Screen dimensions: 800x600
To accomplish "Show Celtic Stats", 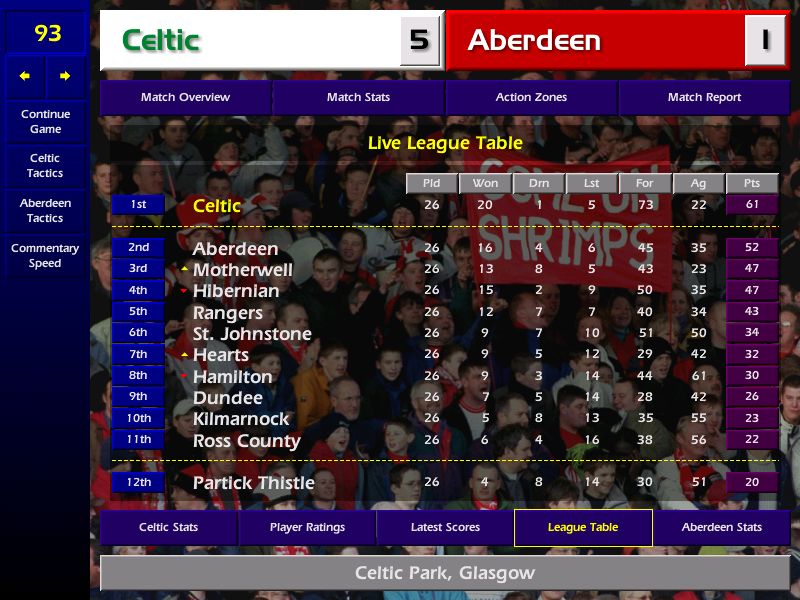I will [168, 527].
